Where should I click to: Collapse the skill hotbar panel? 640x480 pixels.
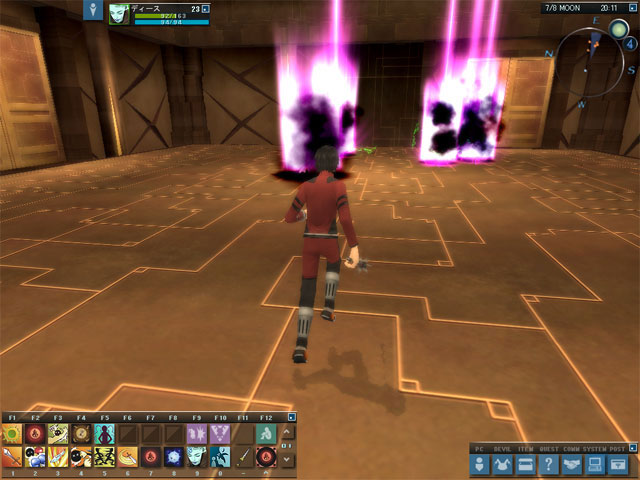[291, 417]
